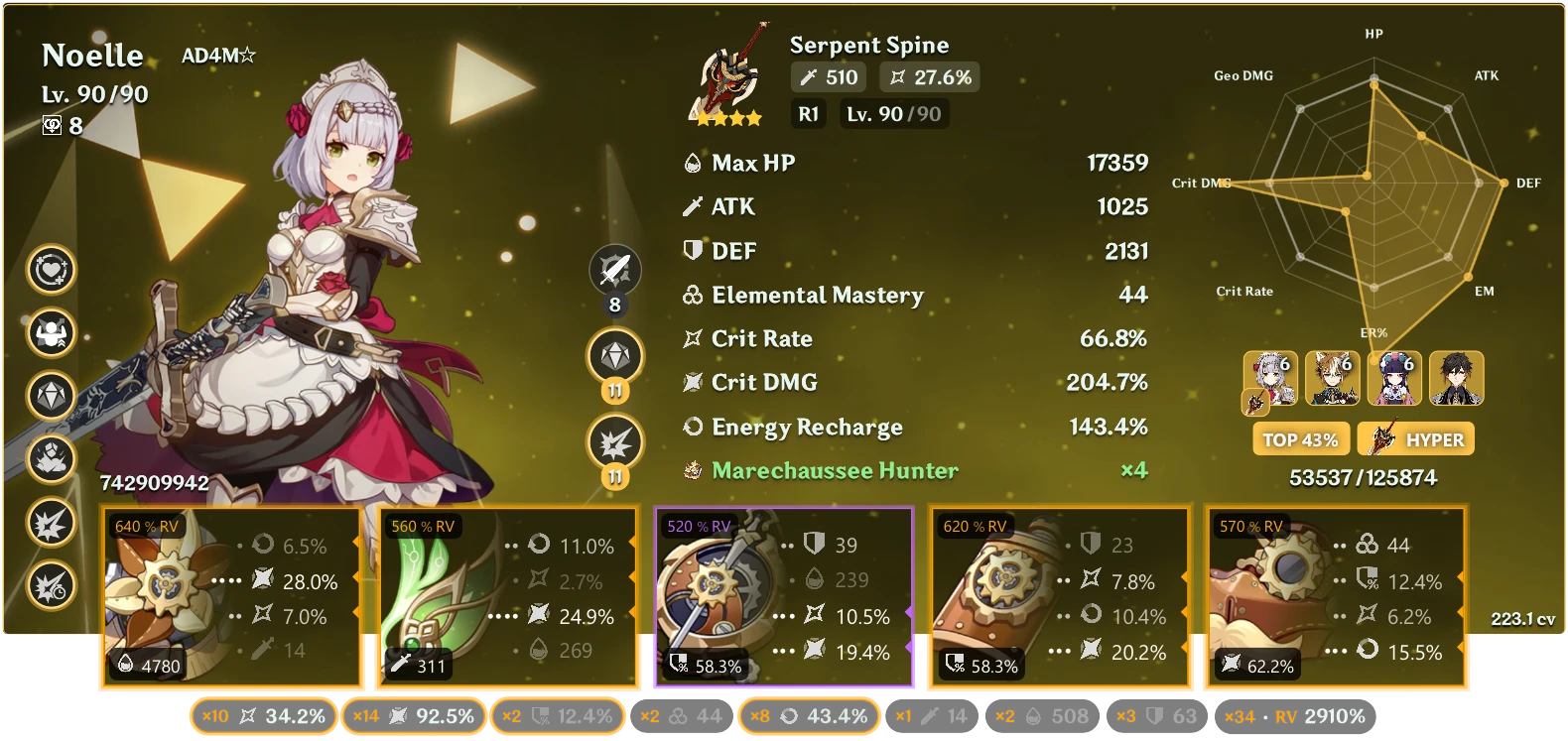The width and height of the screenshot is (1568, 741).
Task: Click the TOP 43% ranking button
Action: [1301, 438]
